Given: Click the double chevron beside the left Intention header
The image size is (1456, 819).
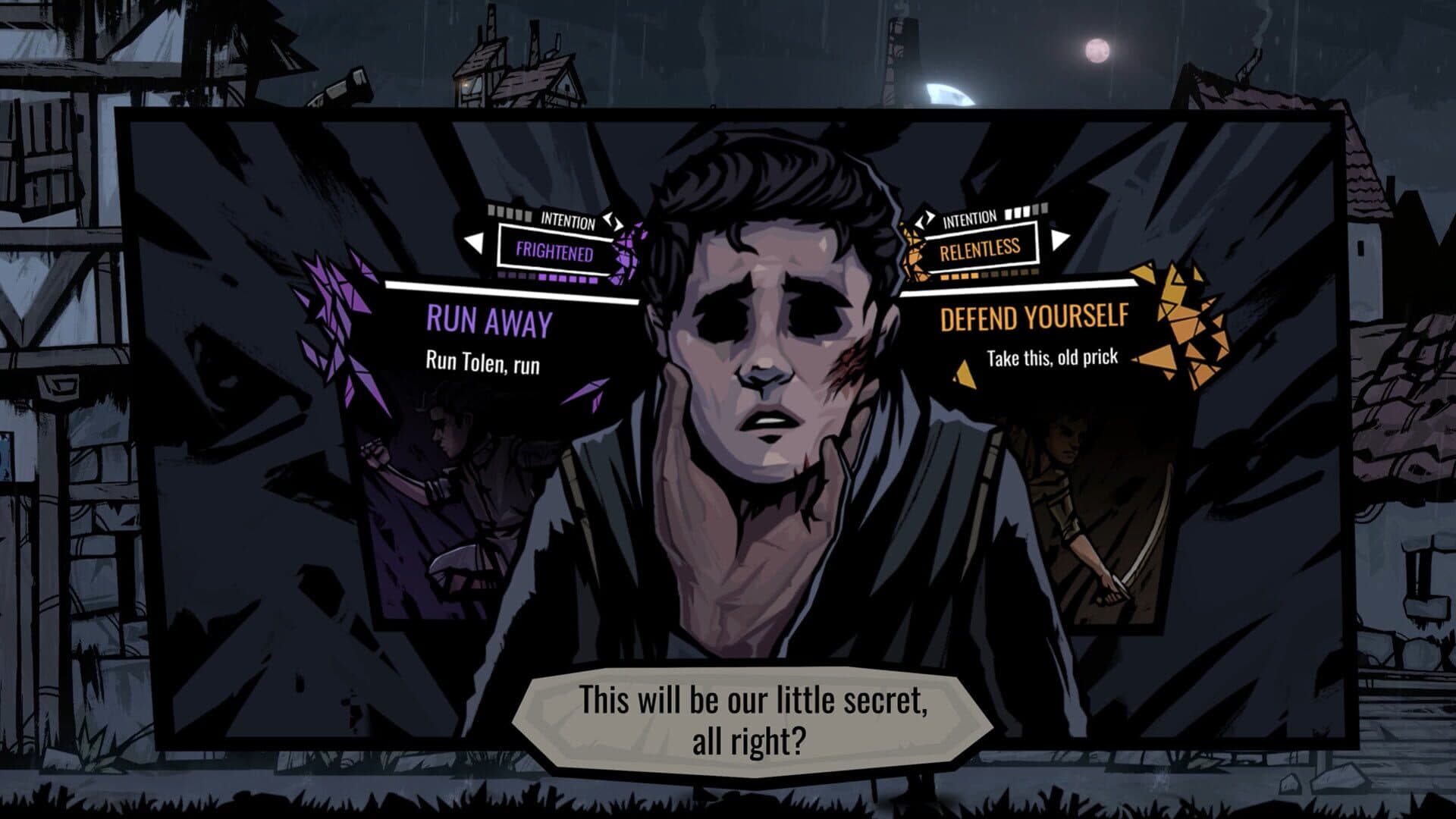Looking at the screenshot, I should 611,220.
